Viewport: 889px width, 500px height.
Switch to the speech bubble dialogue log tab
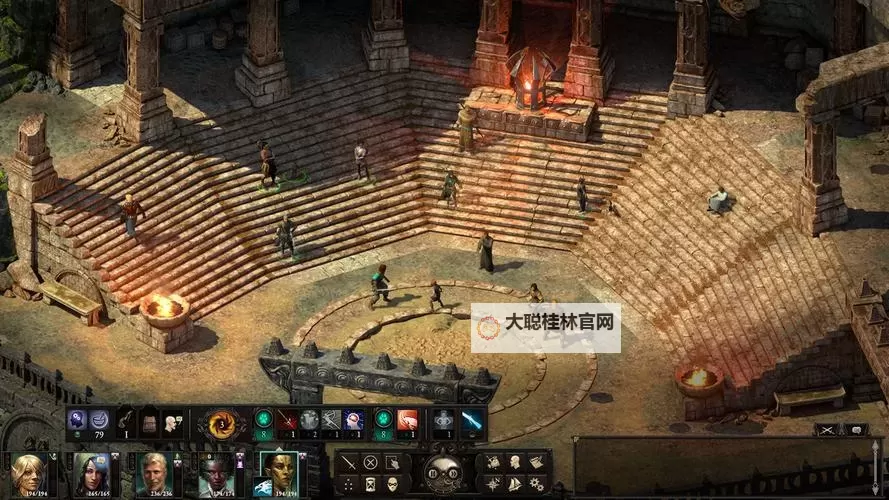click(x=855, y=430)
